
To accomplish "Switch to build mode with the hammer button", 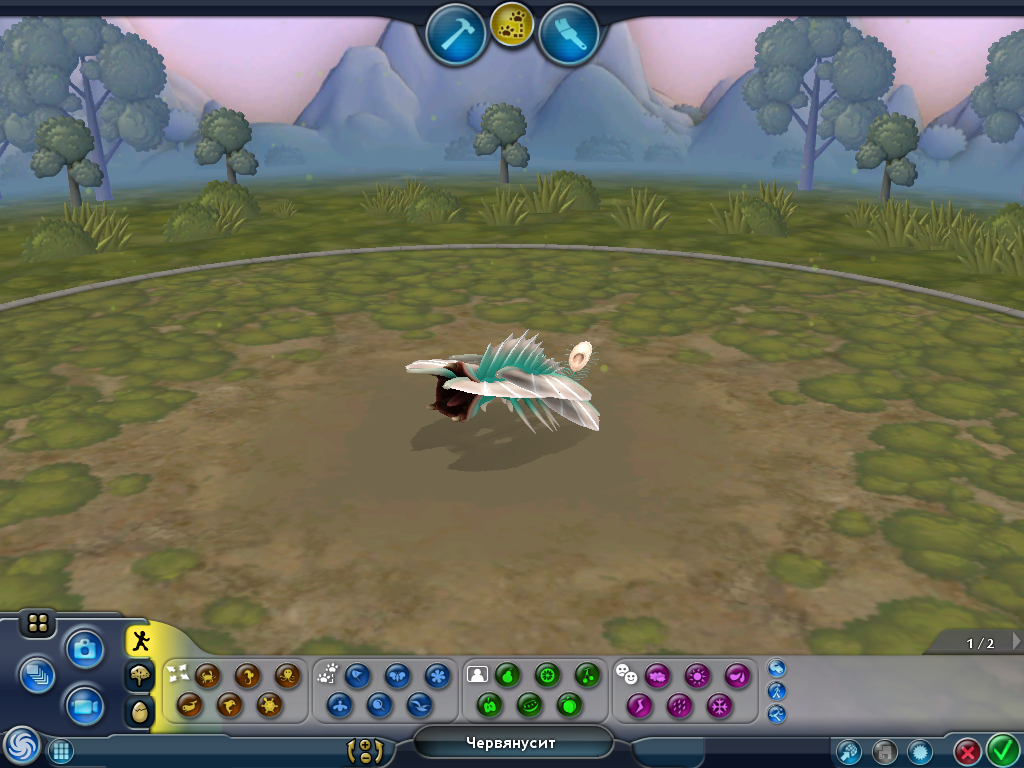I will pos(456,34).
